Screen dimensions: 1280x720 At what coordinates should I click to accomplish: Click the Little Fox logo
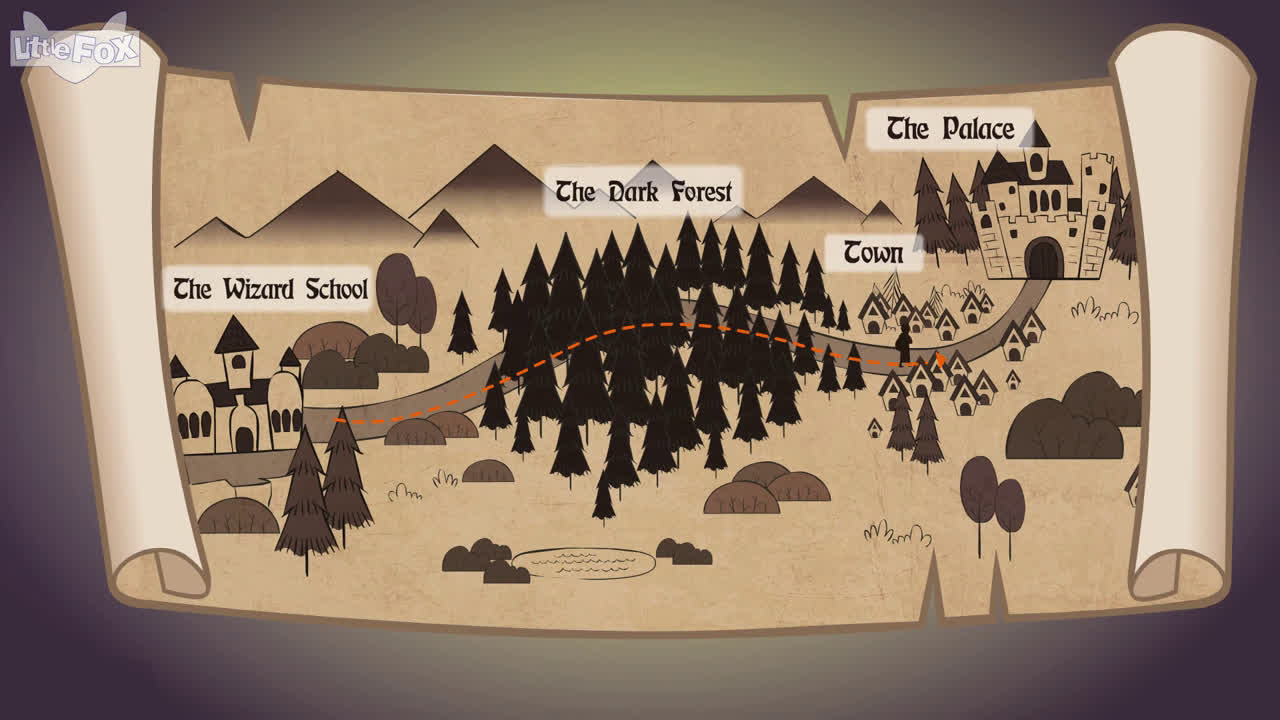point(74,47)
